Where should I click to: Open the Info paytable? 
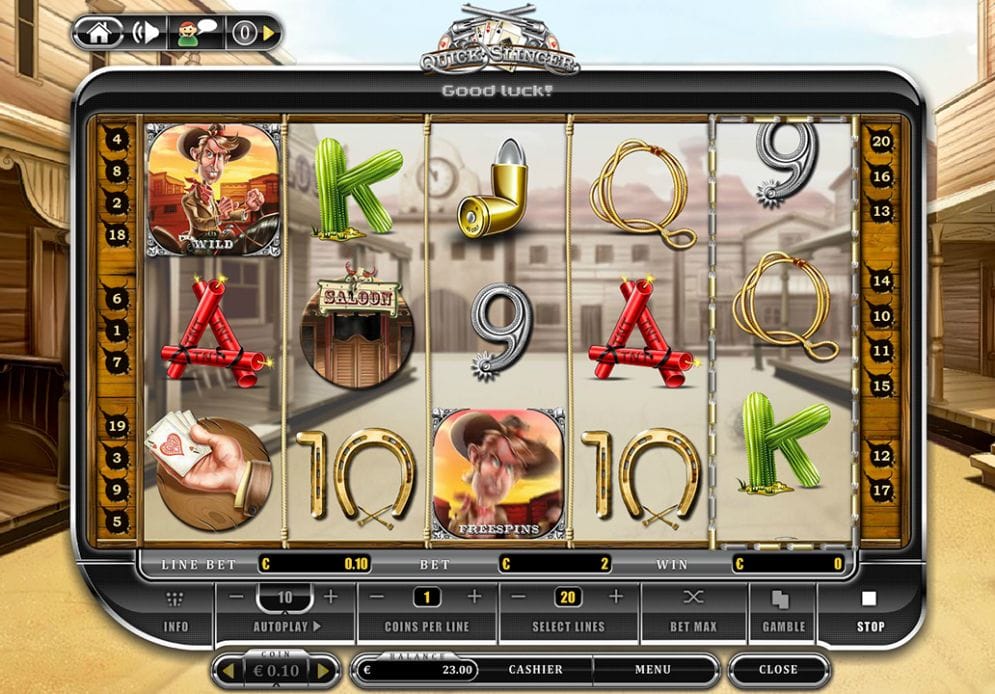pos(176,612)
